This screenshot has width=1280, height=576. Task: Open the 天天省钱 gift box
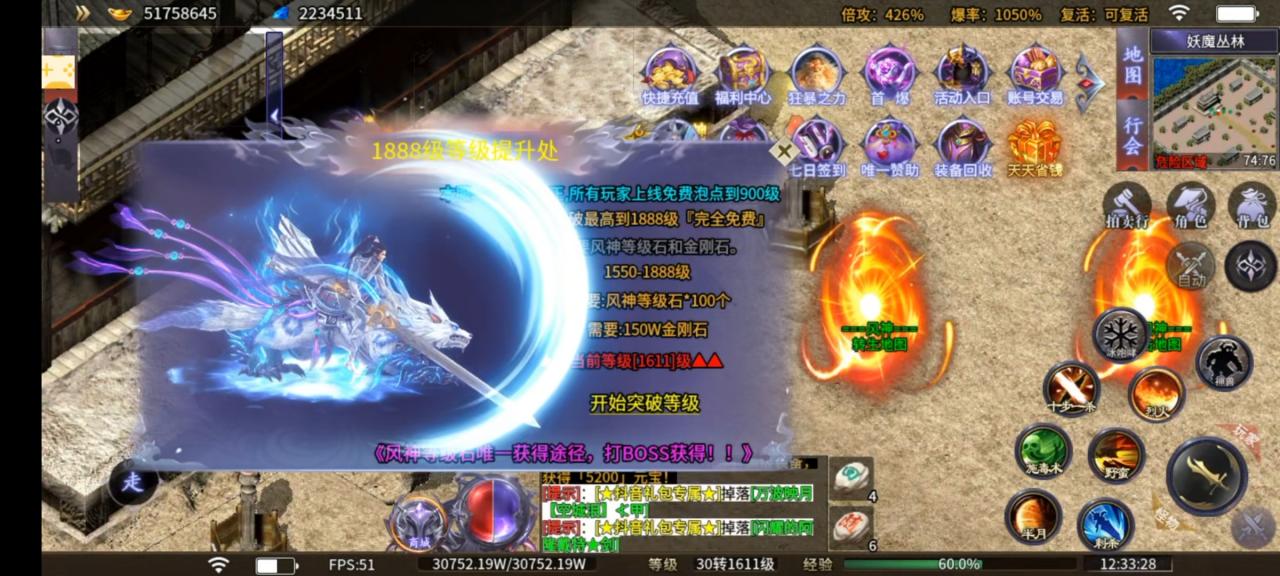(1034, 146)
